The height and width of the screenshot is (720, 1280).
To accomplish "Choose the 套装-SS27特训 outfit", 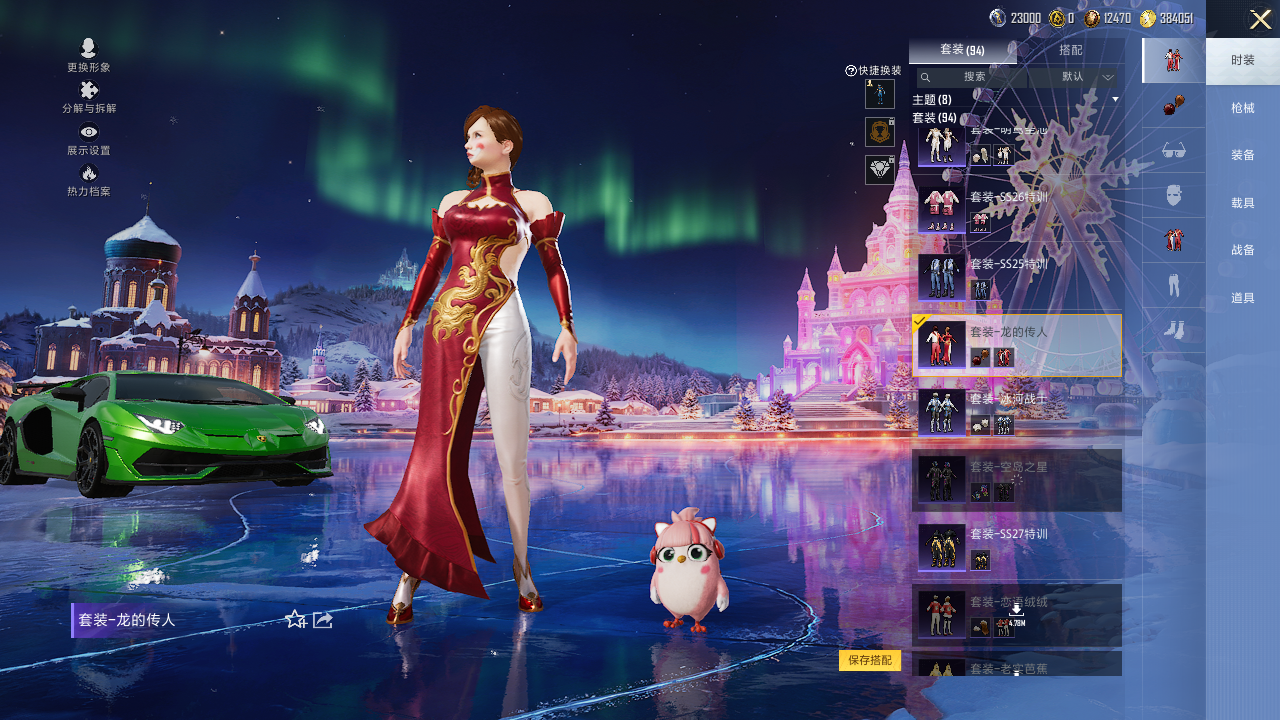I will click(1016, 547).
